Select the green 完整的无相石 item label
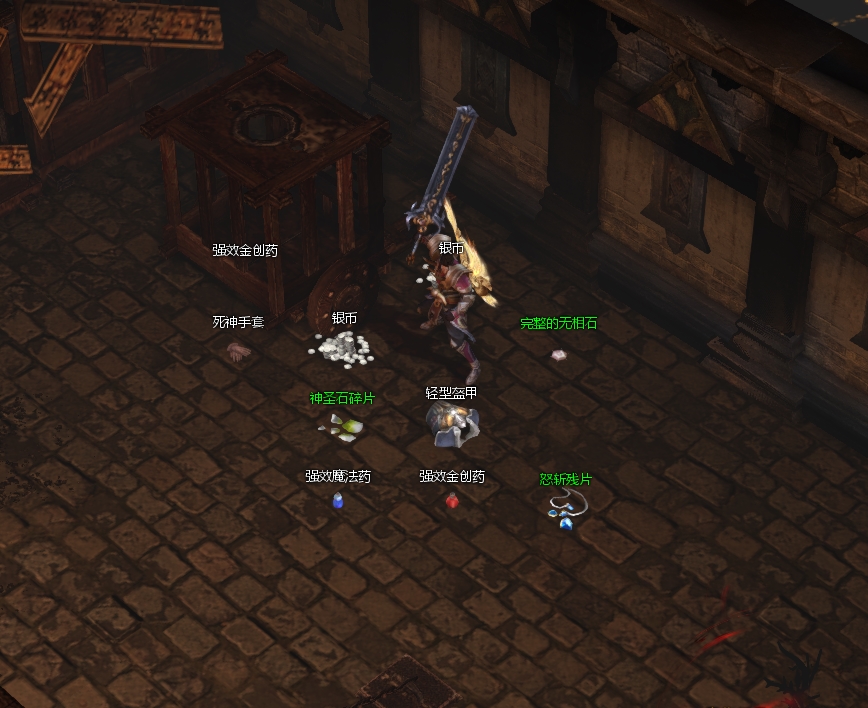Viewport: 868px width, 708px height. pyautogui.click(x=558, y=324)
